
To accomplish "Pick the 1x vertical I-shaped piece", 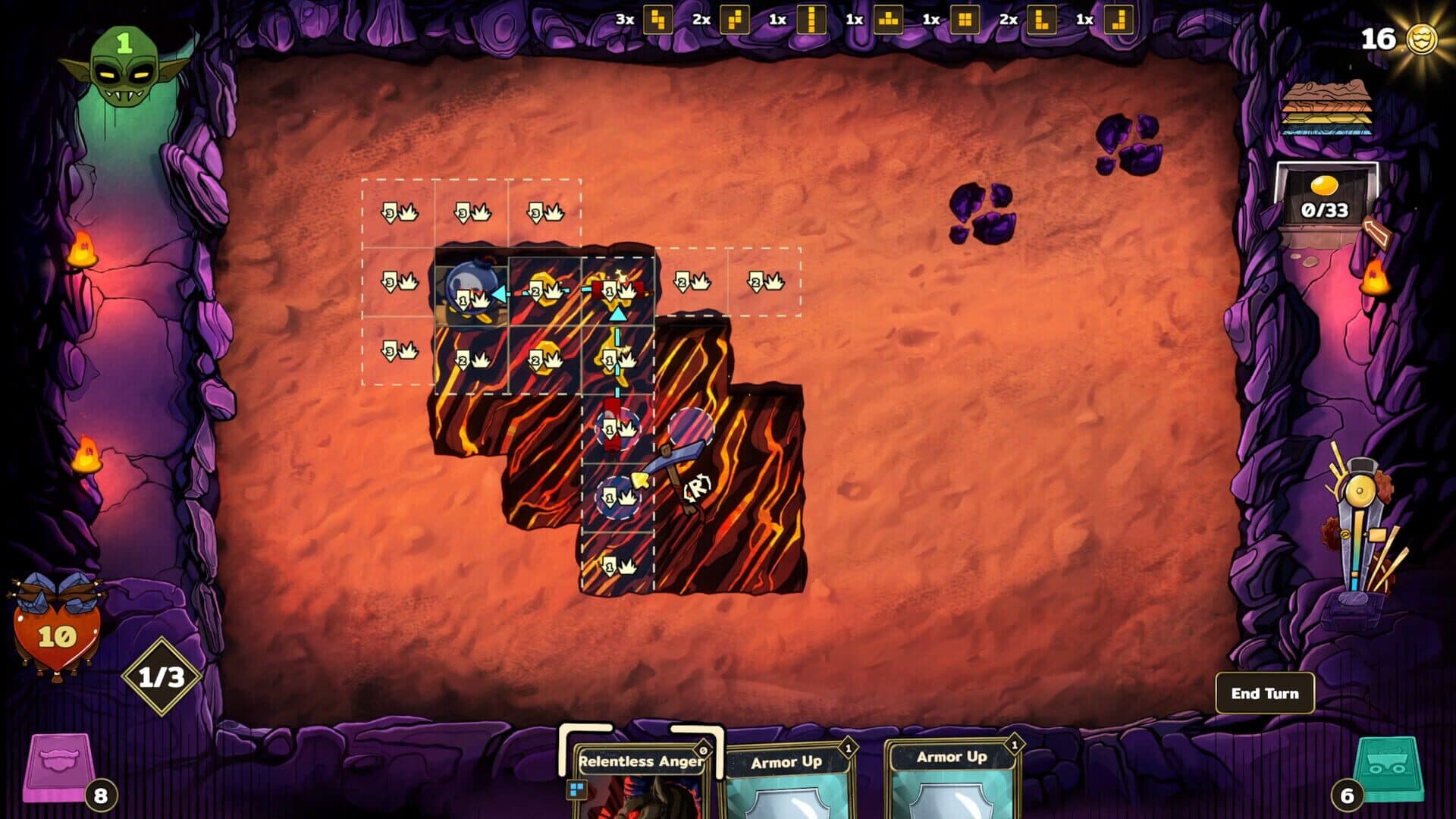I will 812,22.
